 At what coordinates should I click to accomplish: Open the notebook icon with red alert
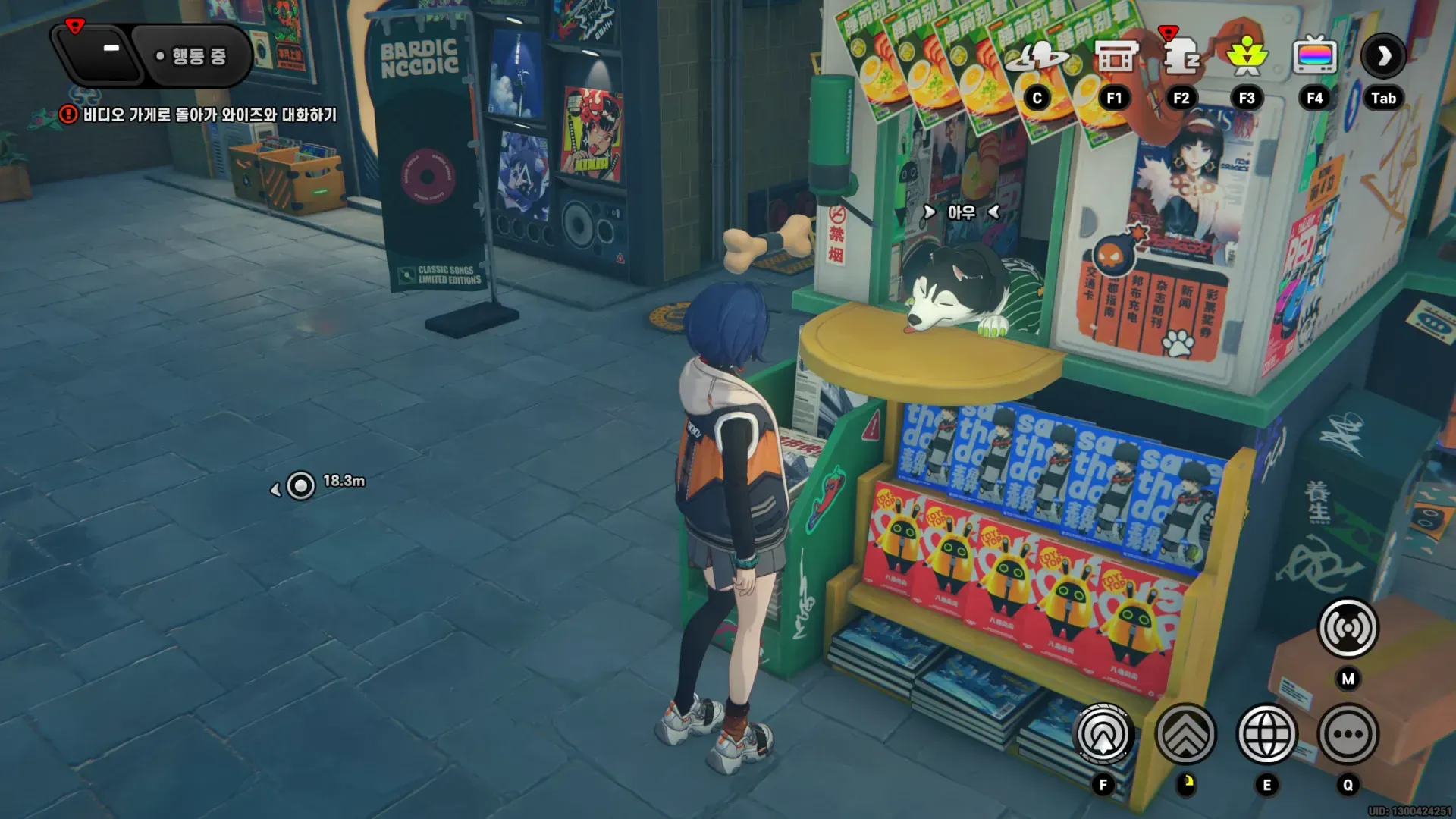1181,58
